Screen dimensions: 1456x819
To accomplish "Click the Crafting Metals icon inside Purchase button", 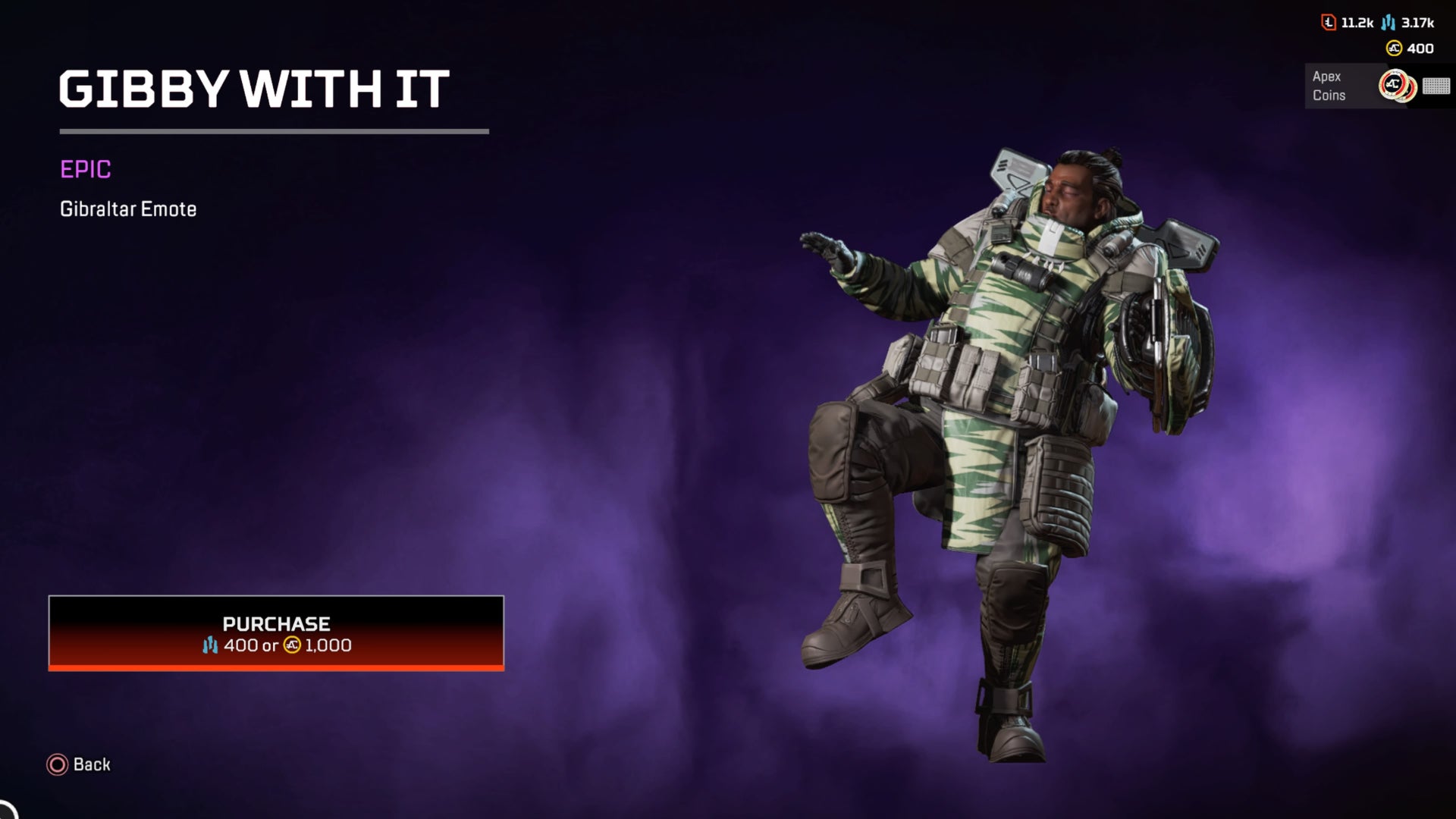I will 211,645.
